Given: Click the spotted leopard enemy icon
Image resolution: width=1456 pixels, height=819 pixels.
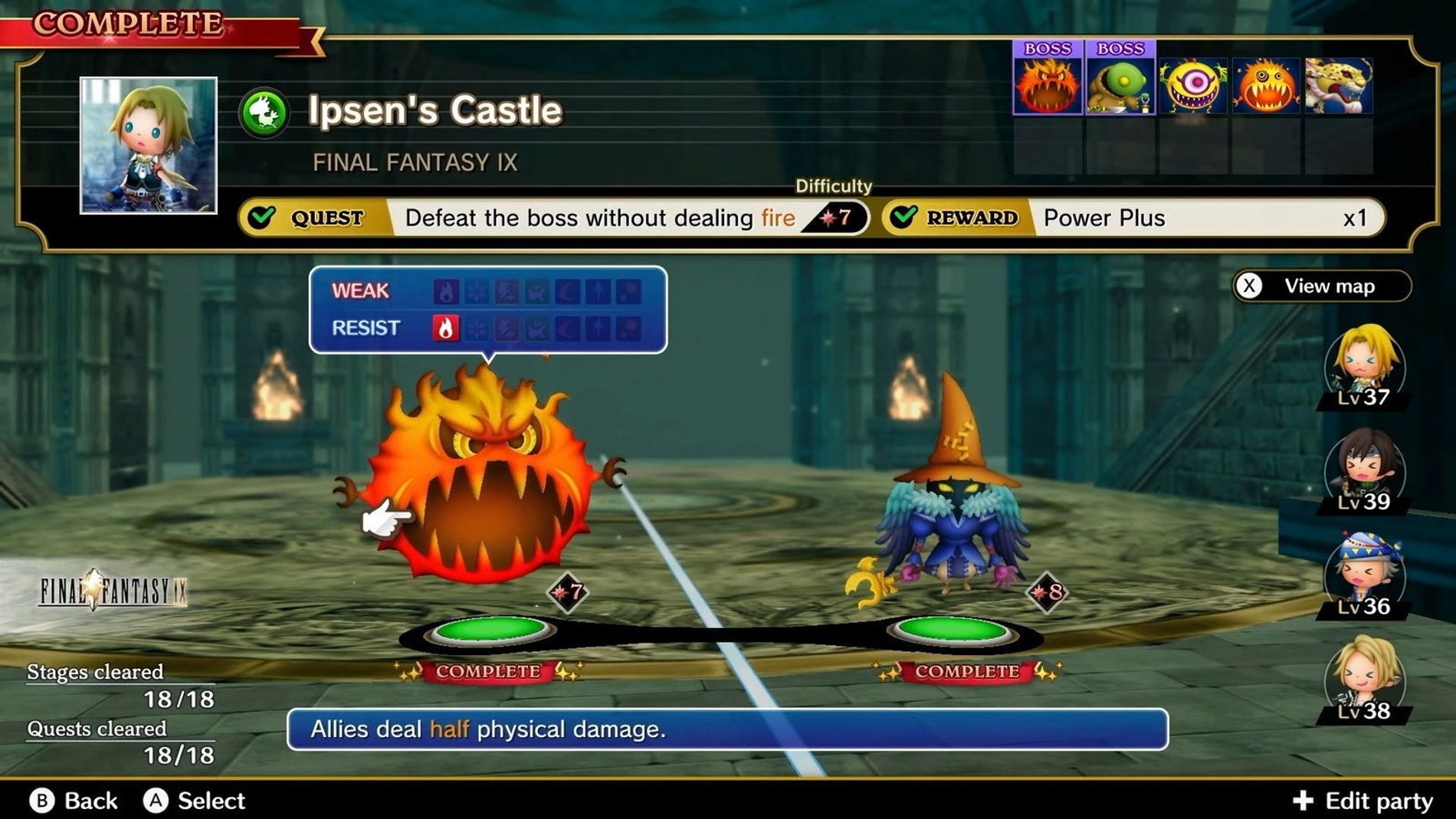Looking at the screenshot, I should 1338,86.
